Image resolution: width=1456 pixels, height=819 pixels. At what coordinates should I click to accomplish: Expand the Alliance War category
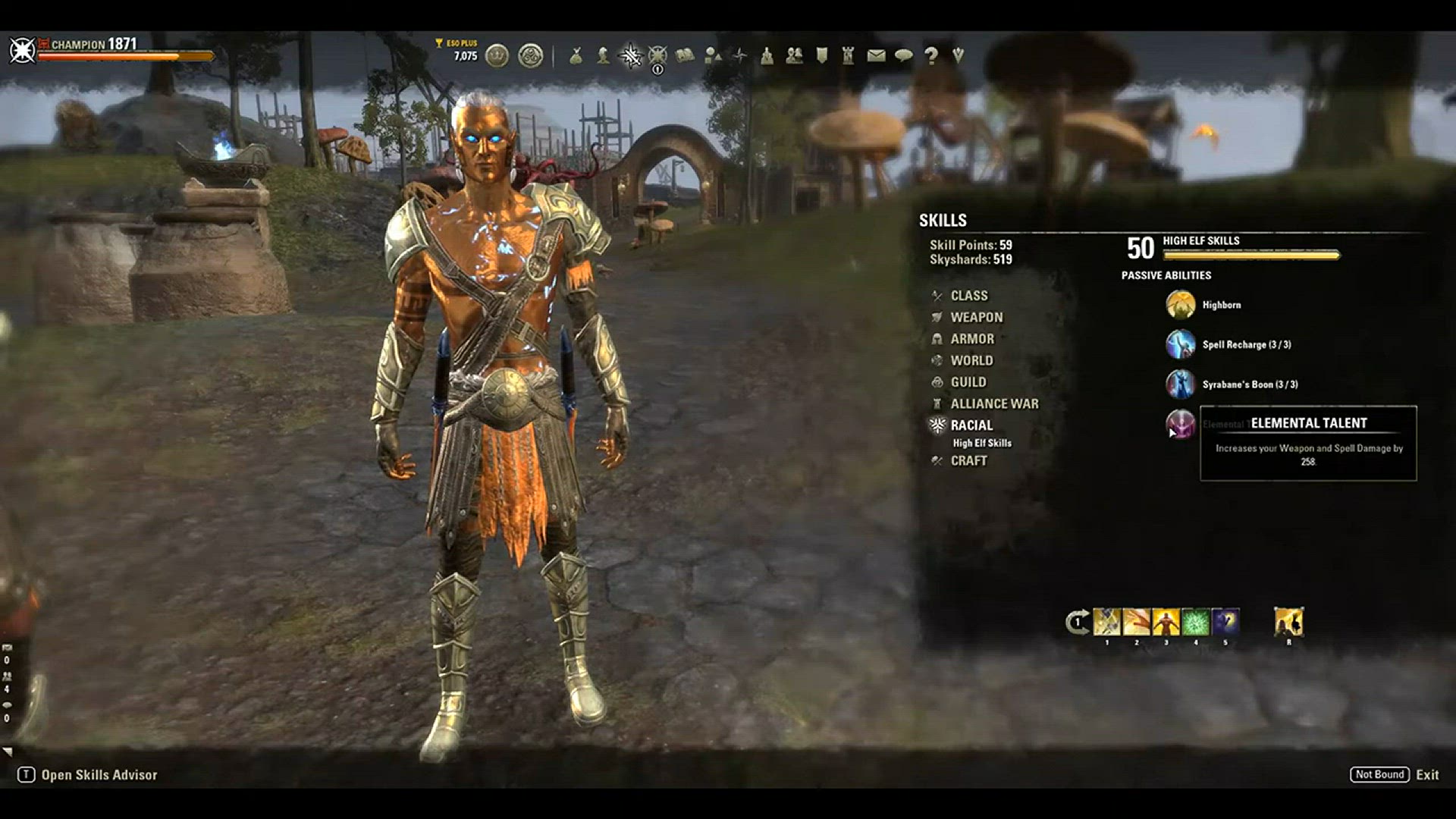[x=994, y=404]
